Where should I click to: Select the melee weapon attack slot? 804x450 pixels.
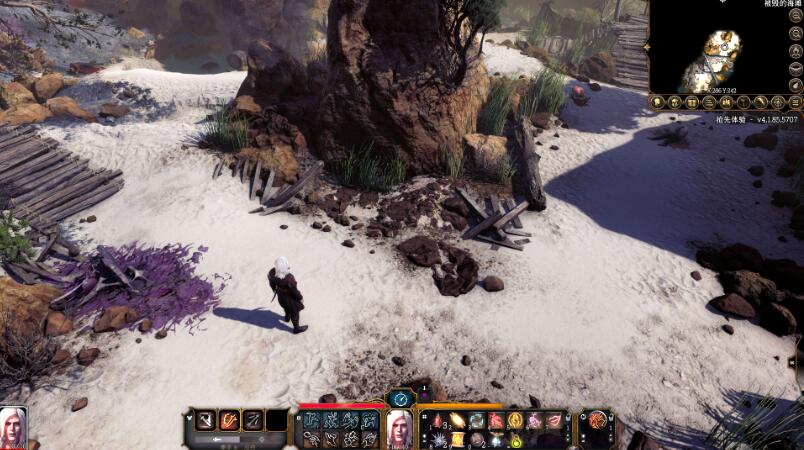click(204, 420)
